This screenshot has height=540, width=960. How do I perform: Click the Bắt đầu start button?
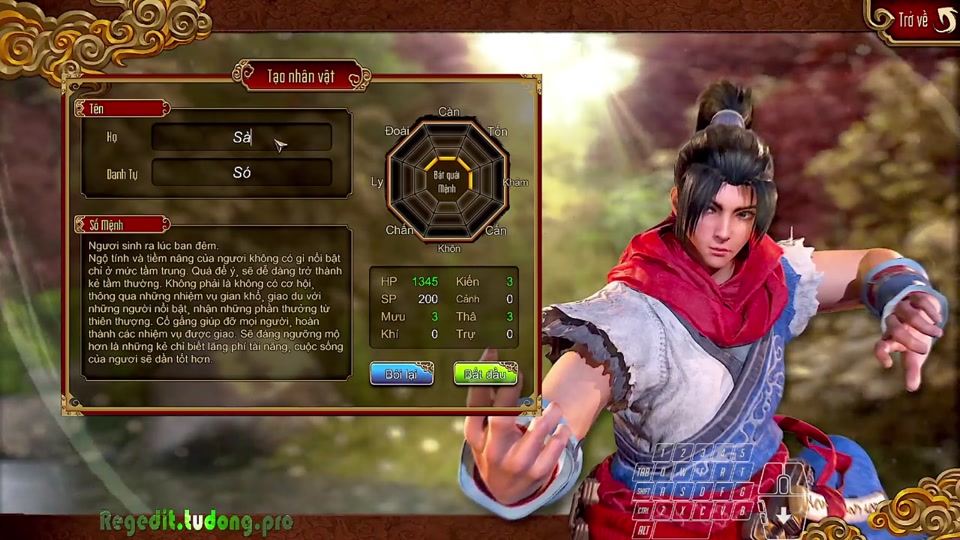pos(485,374)
